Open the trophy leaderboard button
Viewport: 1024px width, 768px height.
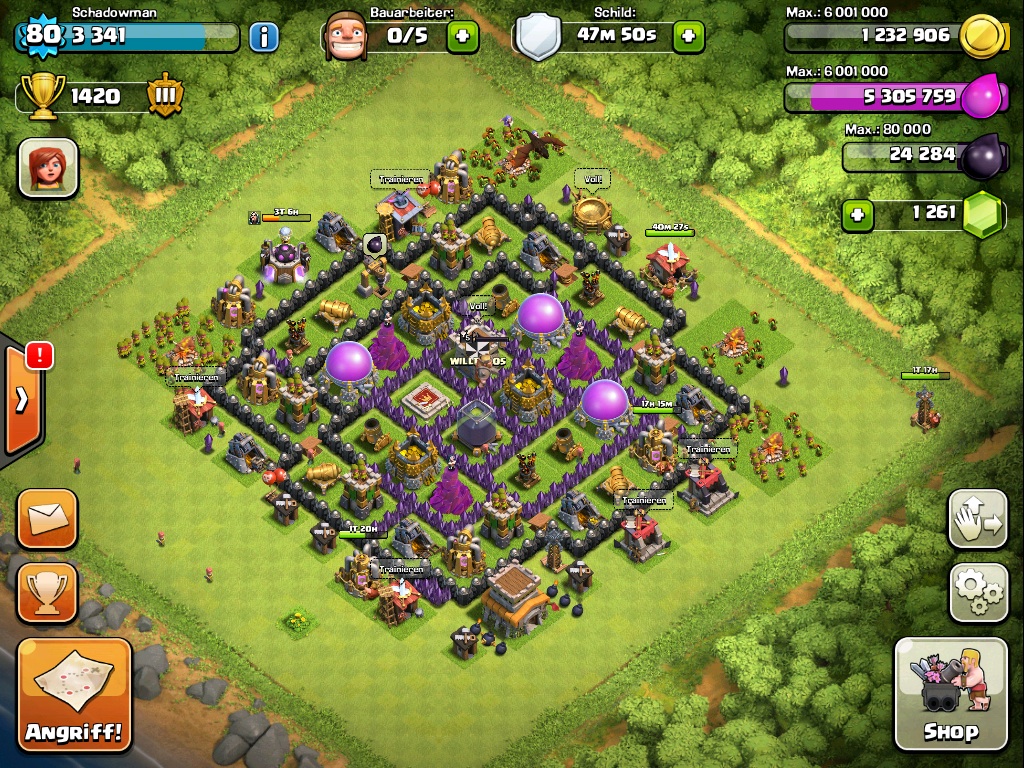(x=47, y=592)
